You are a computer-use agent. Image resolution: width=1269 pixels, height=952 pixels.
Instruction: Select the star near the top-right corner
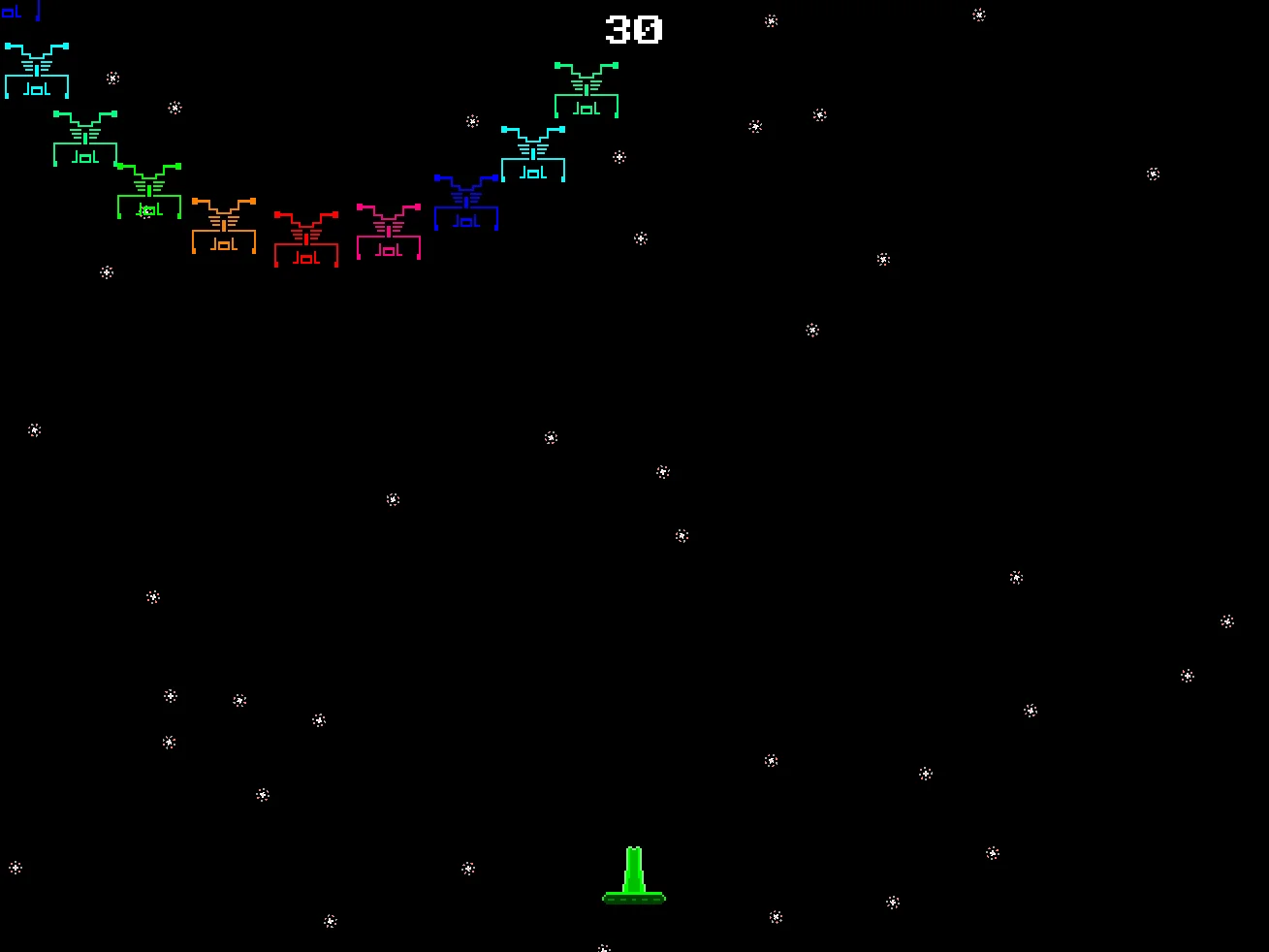(x=978, y=15)
